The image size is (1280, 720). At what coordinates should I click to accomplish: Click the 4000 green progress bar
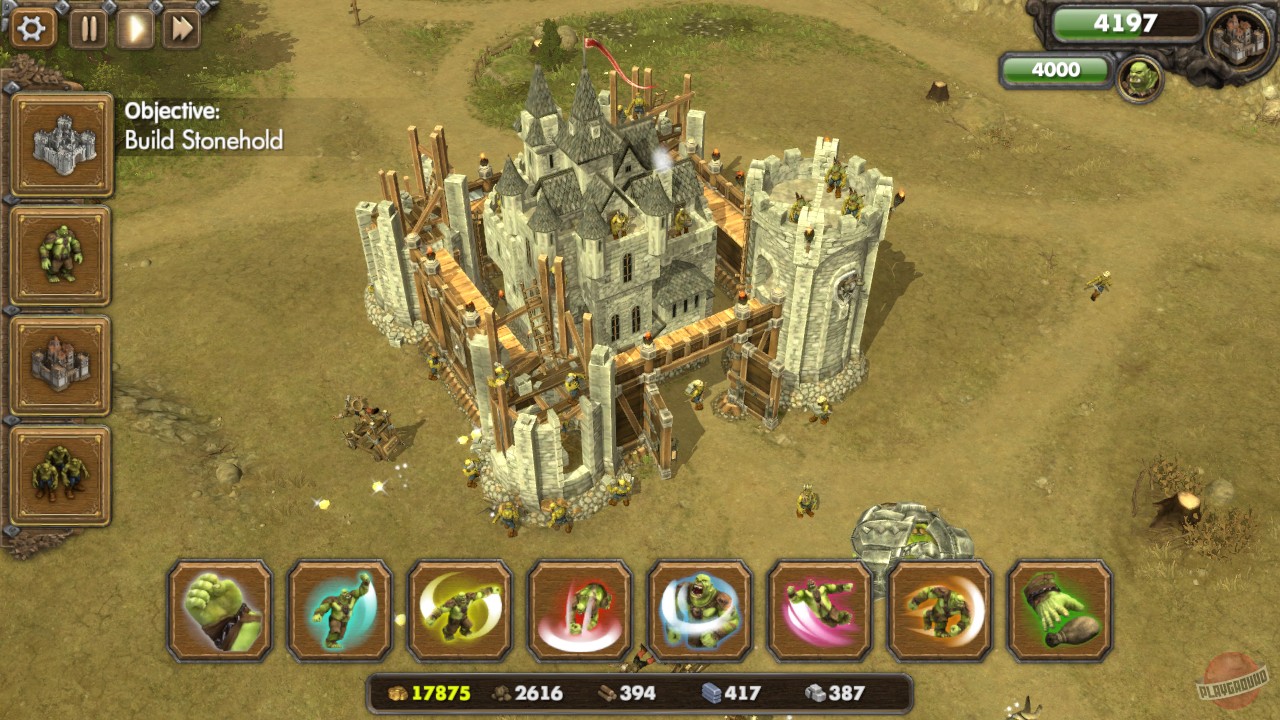[1055, 70]
